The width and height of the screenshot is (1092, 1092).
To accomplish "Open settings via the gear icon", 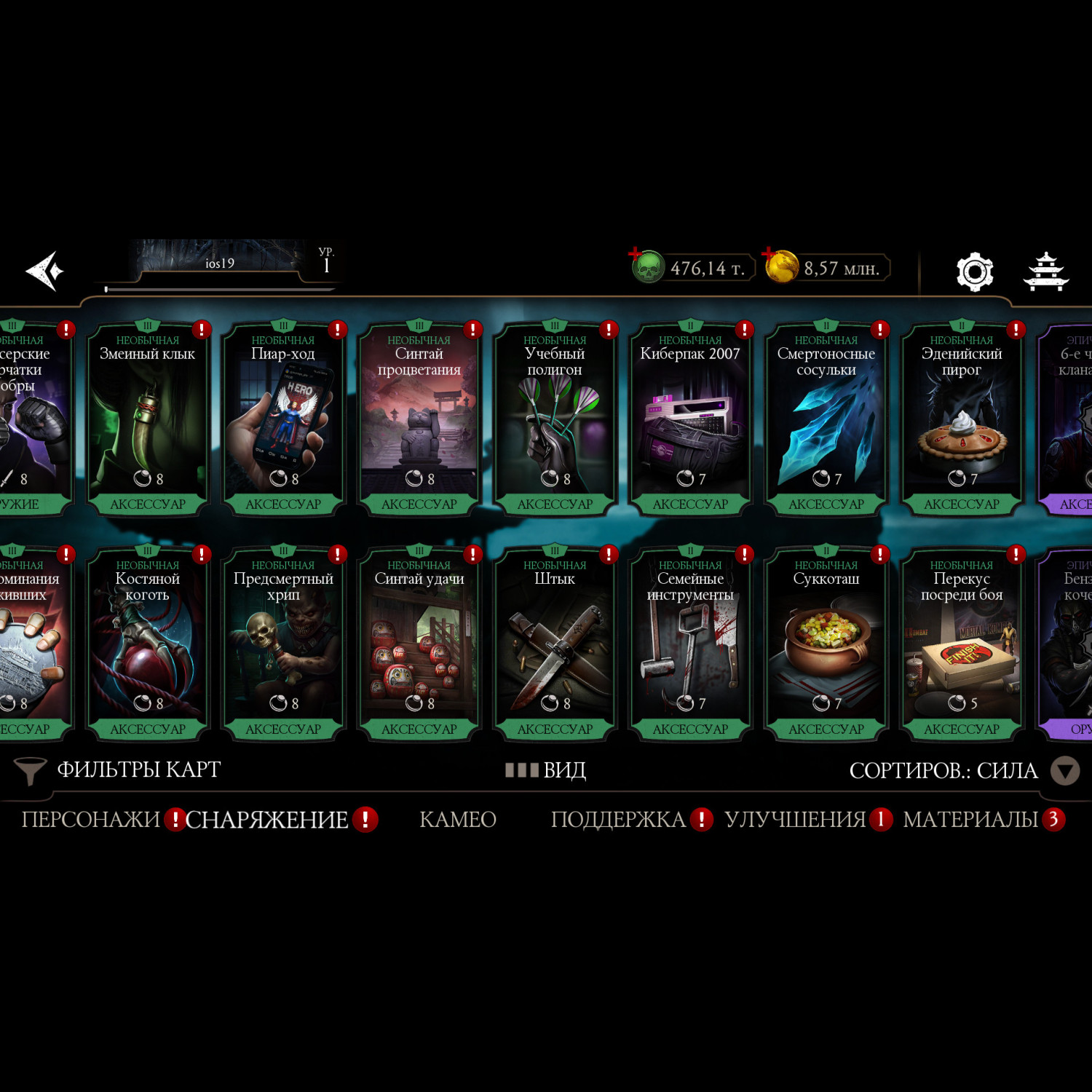I will (974, 272).
